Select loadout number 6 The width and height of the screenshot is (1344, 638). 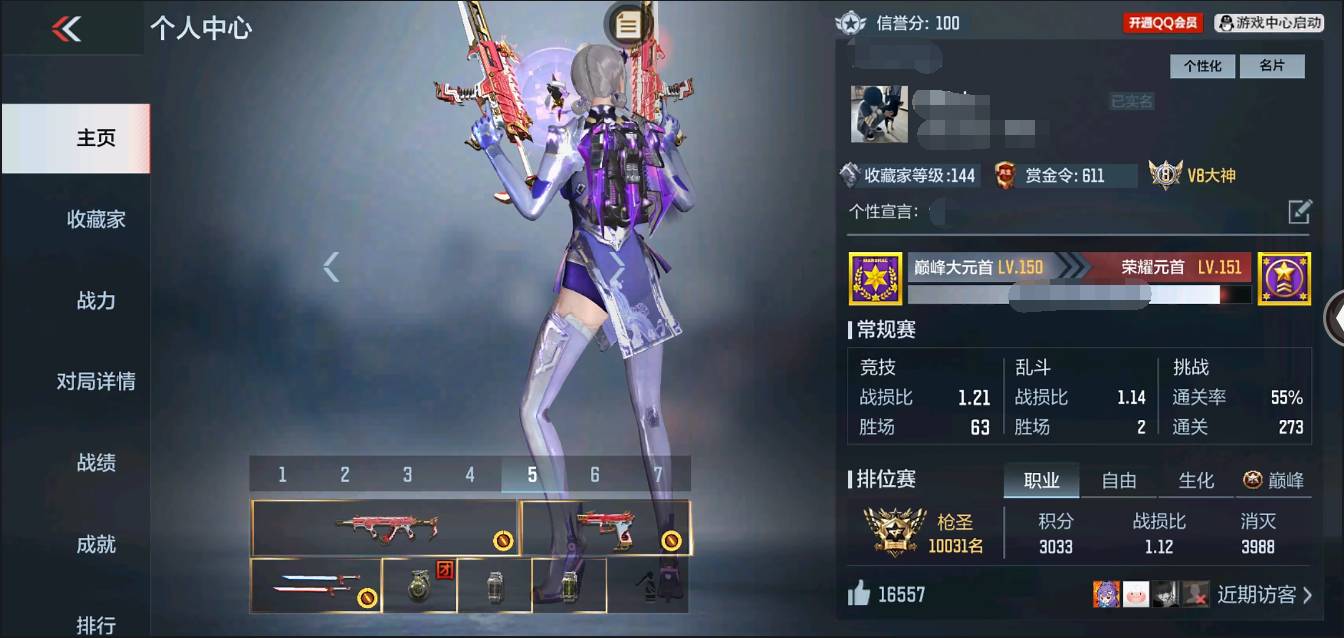(x=595, y=475)
